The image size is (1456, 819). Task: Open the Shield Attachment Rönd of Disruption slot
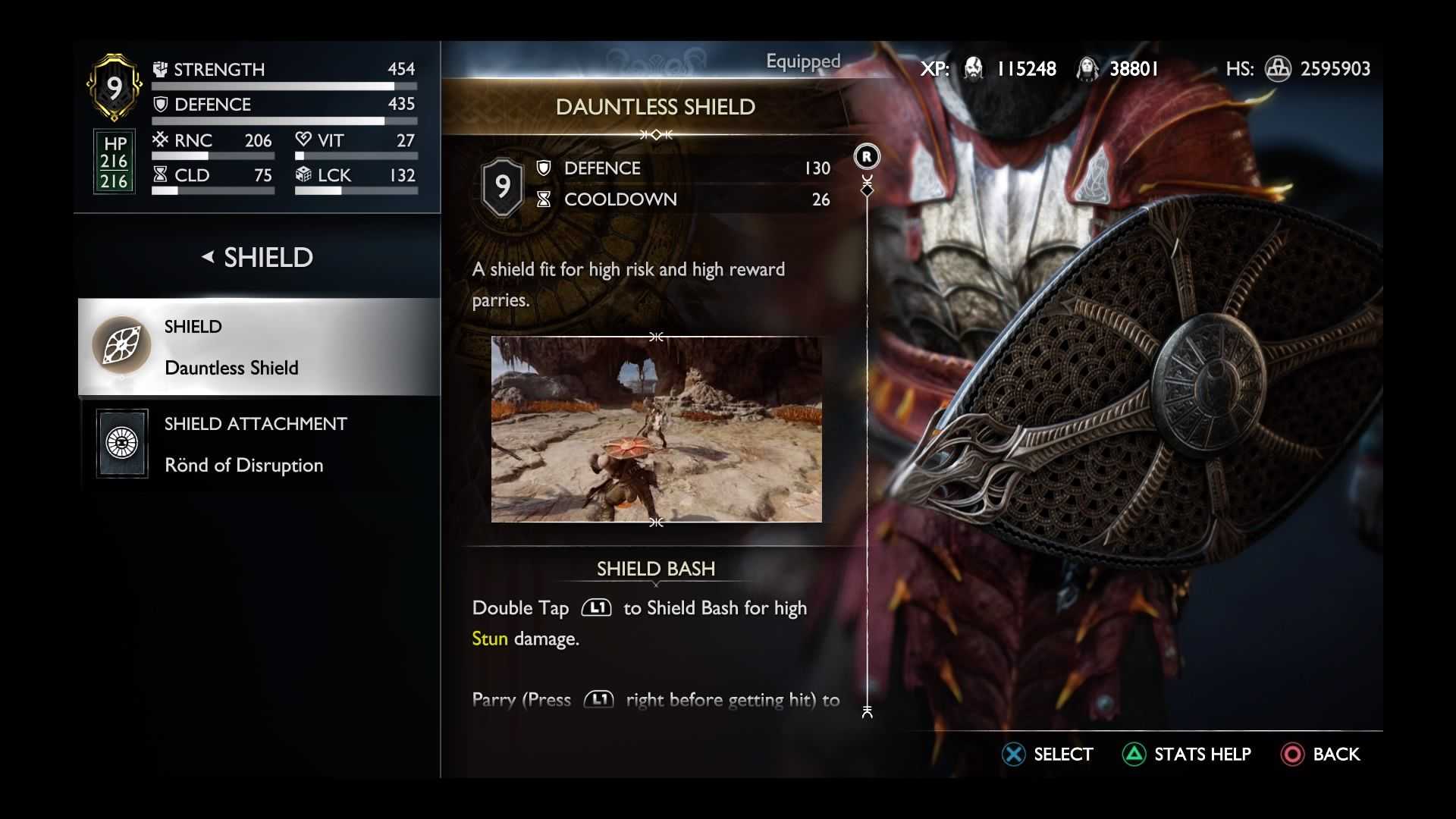pos(258,444)
